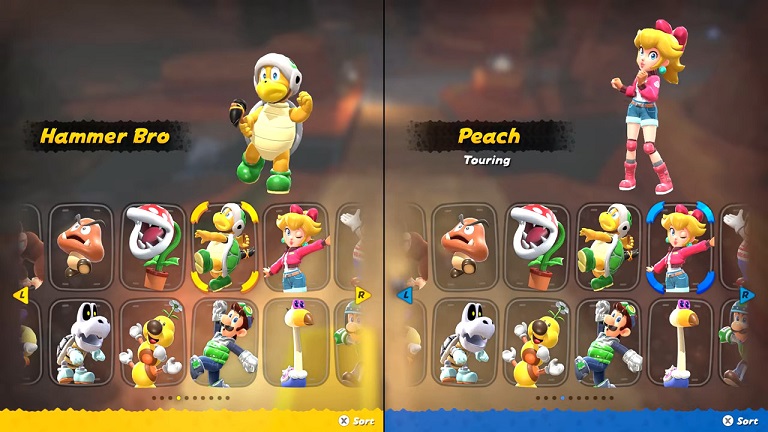Pick Luigi in the yellow player's roster
The height and width of the screenshot is (432, 768).
click(225, 340)
